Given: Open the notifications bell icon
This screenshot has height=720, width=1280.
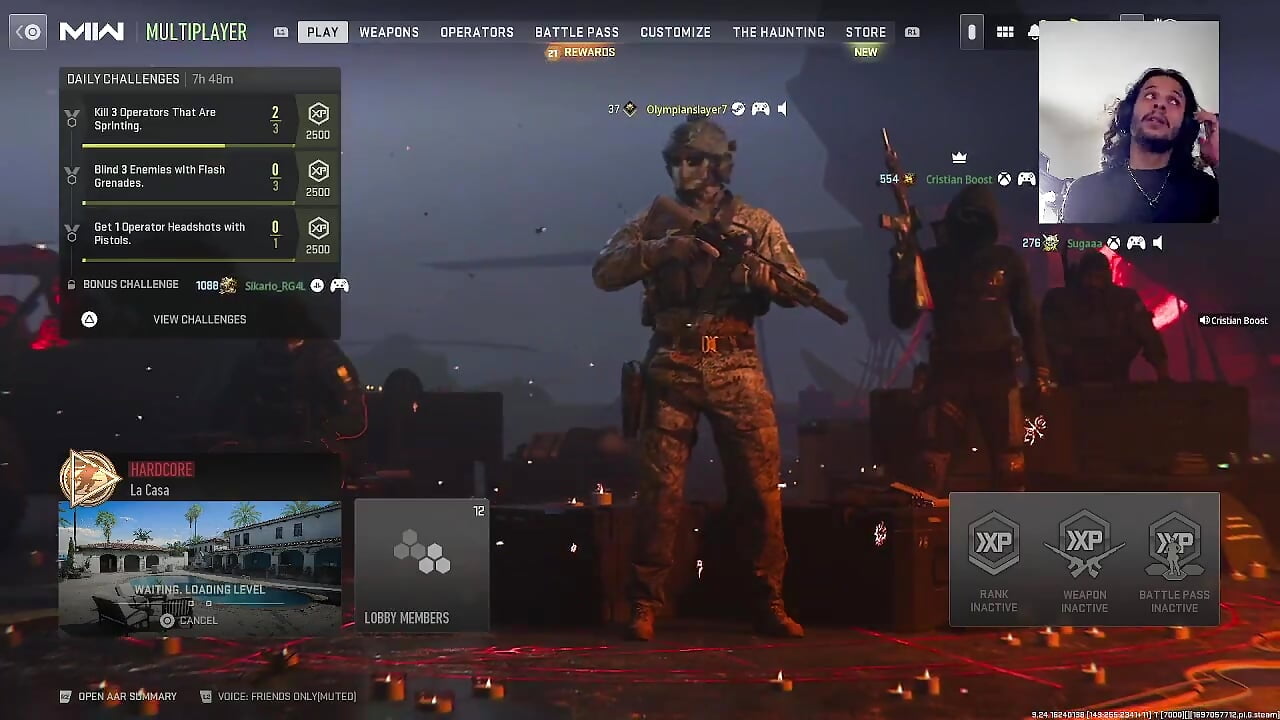Looking at the screenshot, I should tap(1034, 31).
